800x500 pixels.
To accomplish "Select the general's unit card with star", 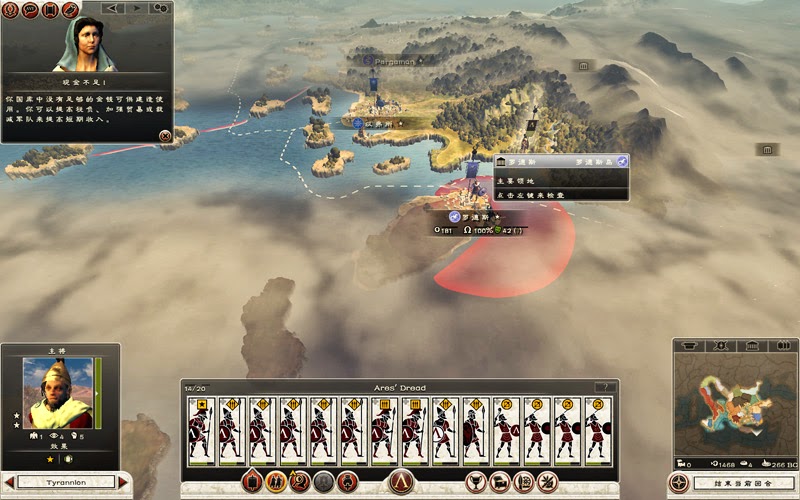I will pyautogui.click(x=202, y=430).
